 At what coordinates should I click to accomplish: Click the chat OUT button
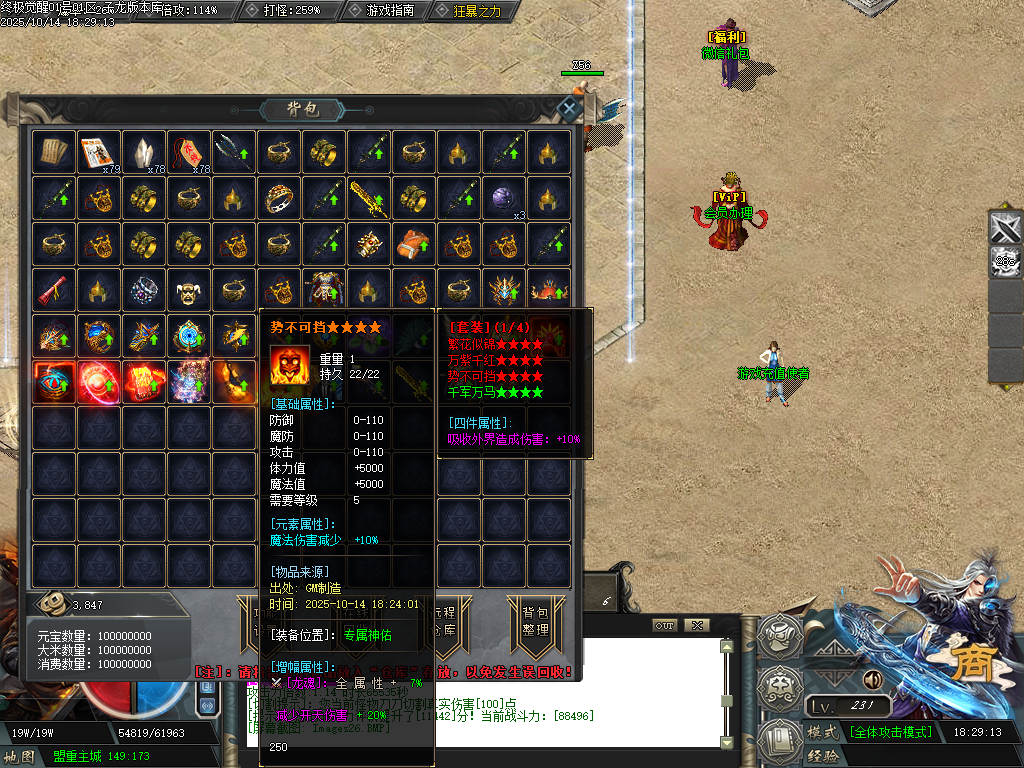pos(664,625)
